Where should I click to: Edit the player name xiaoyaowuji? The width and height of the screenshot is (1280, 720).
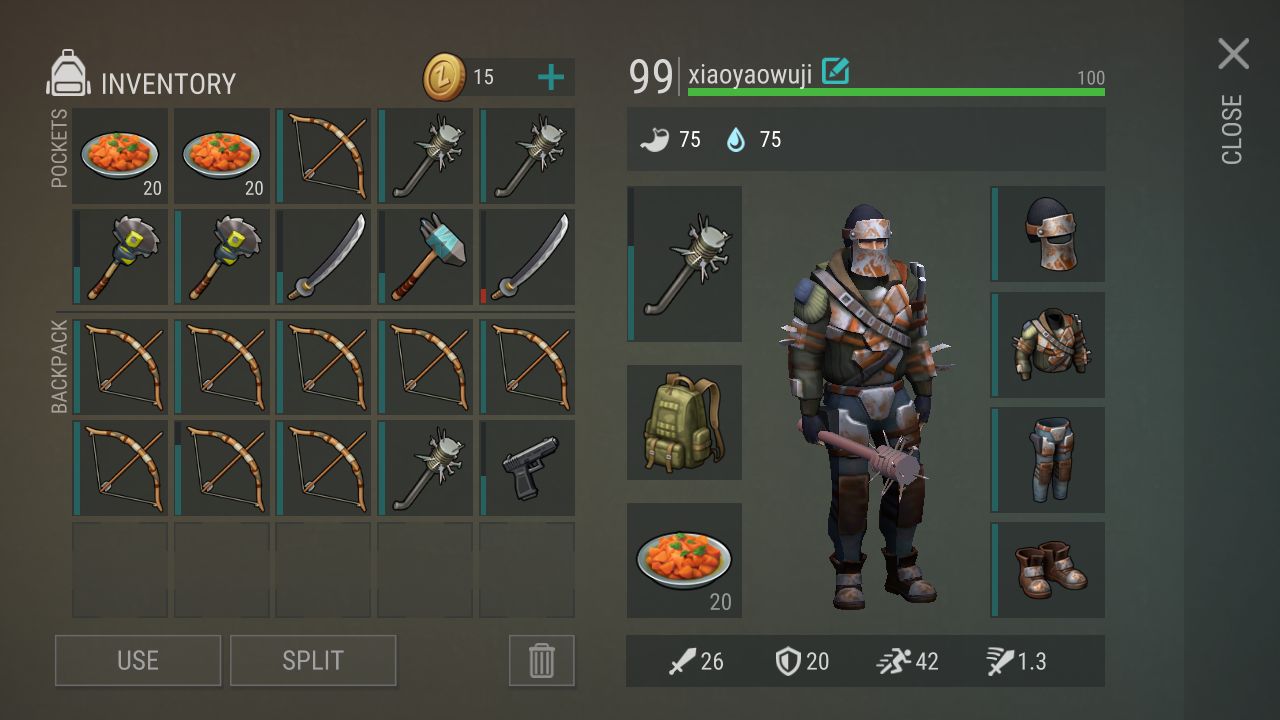(835, 71)
